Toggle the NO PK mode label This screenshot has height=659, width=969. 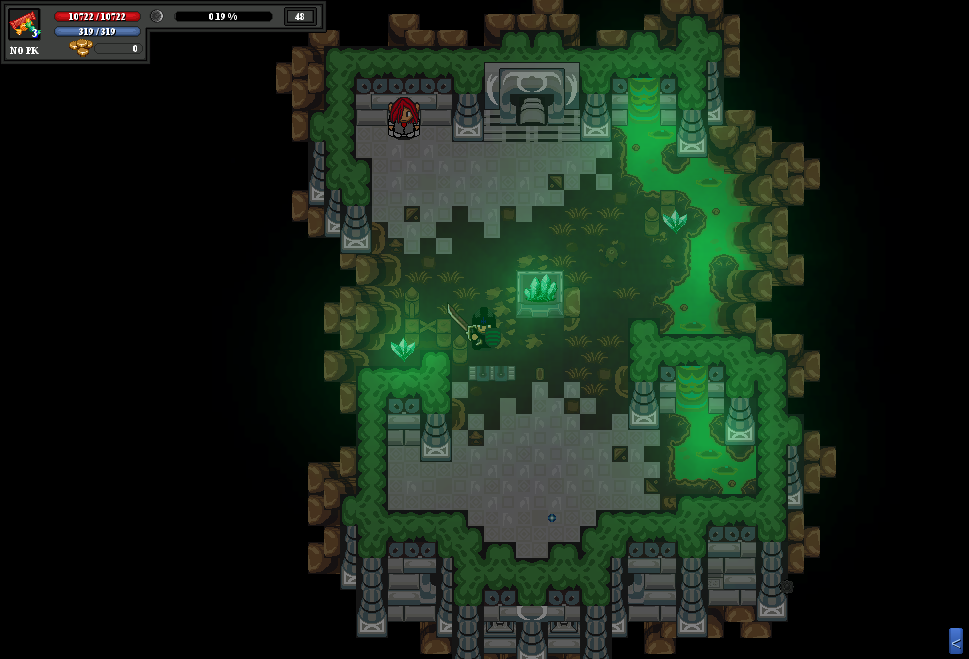click(24, 50)
